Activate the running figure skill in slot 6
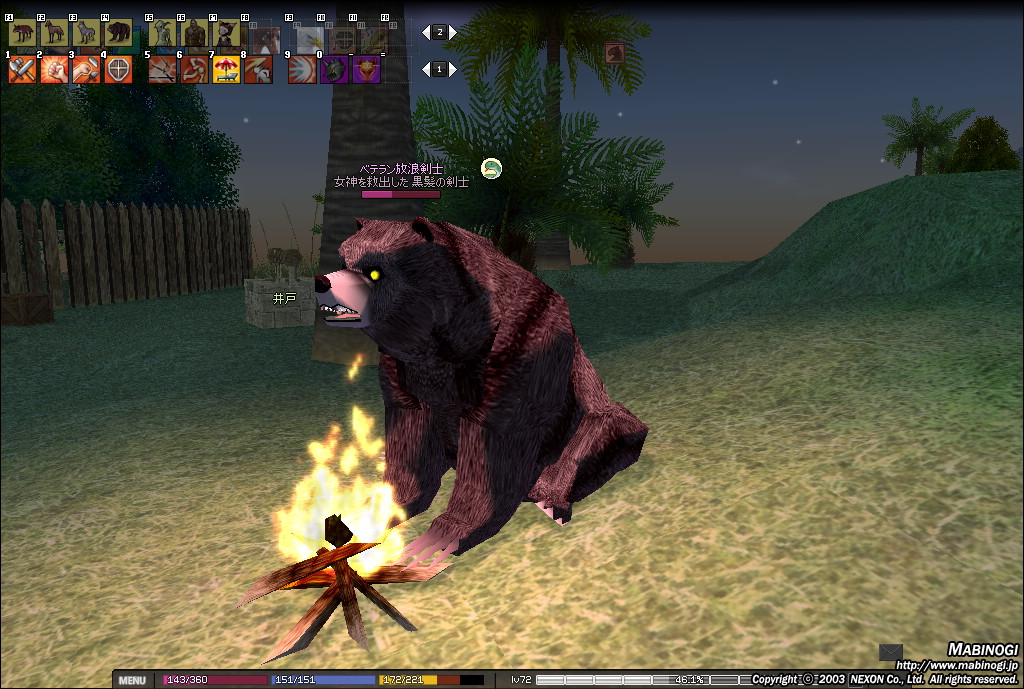The height and width of the screenshot is (689, 1024). pyautogui.click(x=194, y=70)
